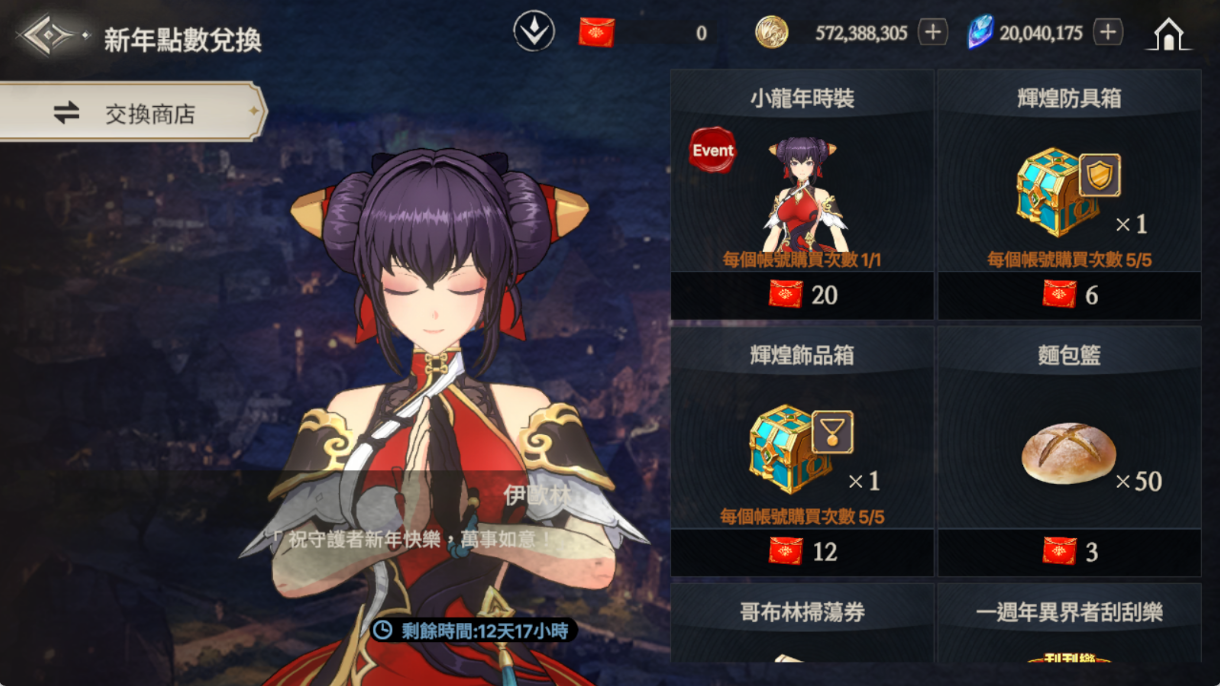Buy 輝煌防具箱 for 6 red envelopes
Image resolution: width=1220 pixels, height=686 pixels.
click(1069, 295)
